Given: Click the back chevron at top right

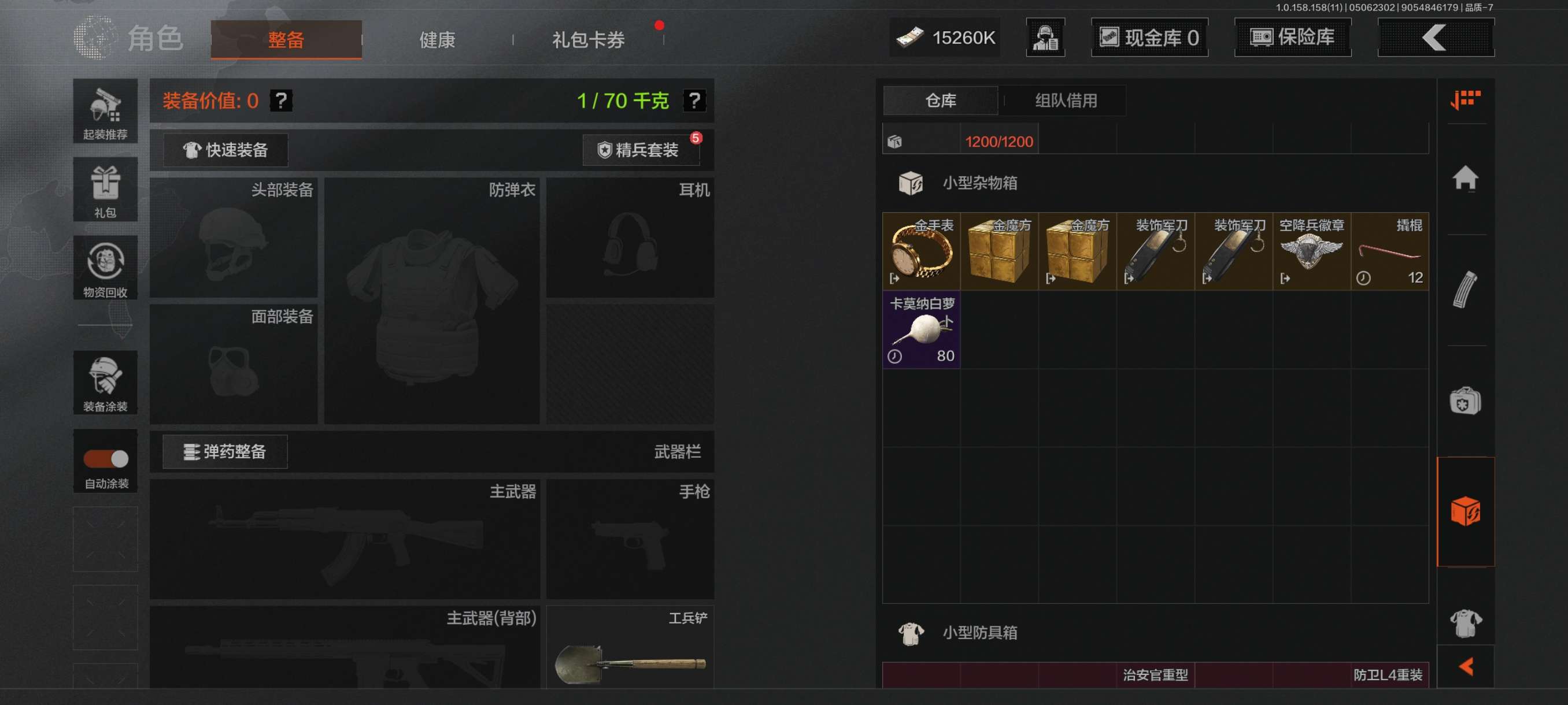Looking at the screenshot, I should point(1435,38).
